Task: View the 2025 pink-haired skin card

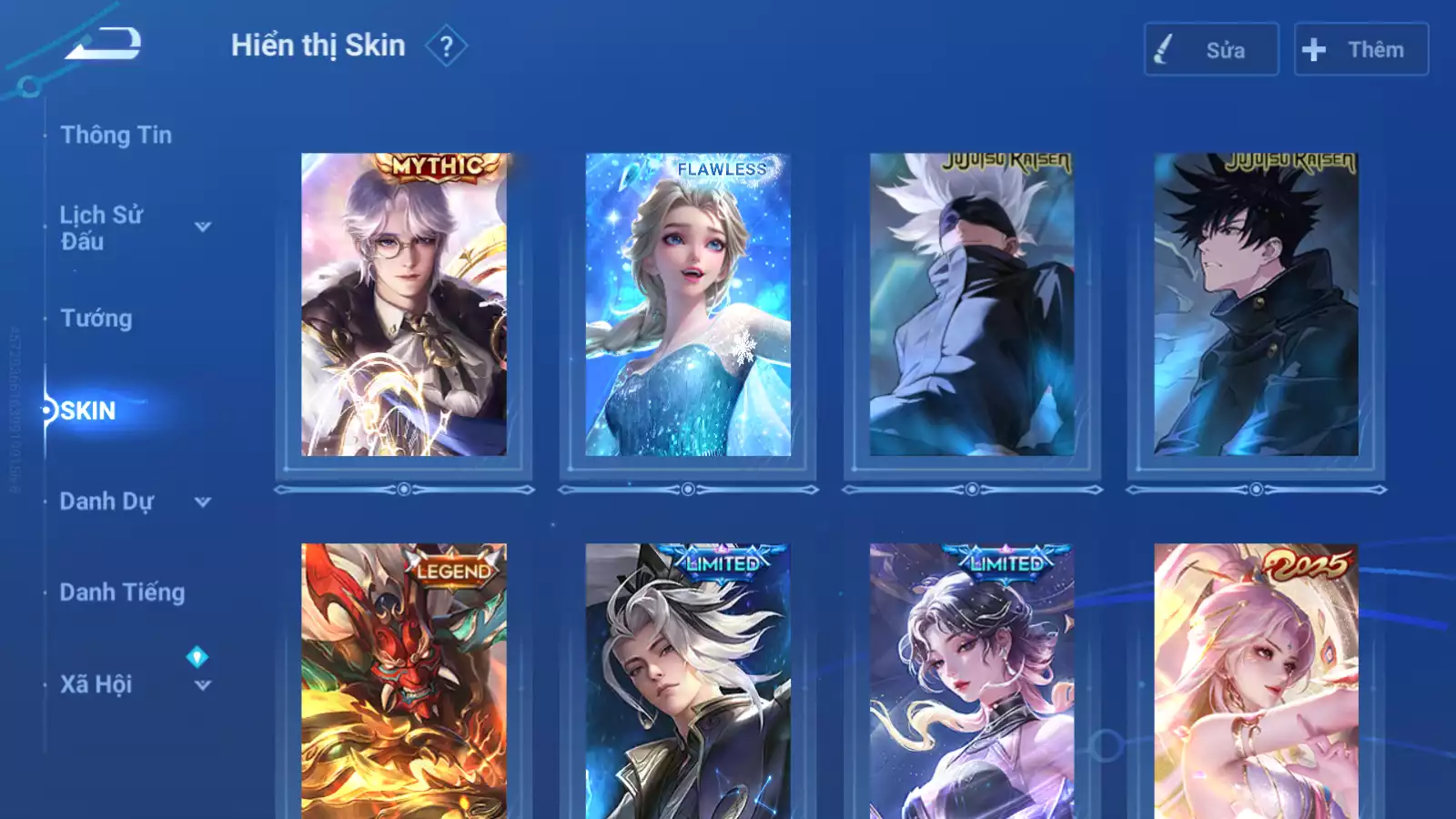Action: click(x=1256, y=682)
